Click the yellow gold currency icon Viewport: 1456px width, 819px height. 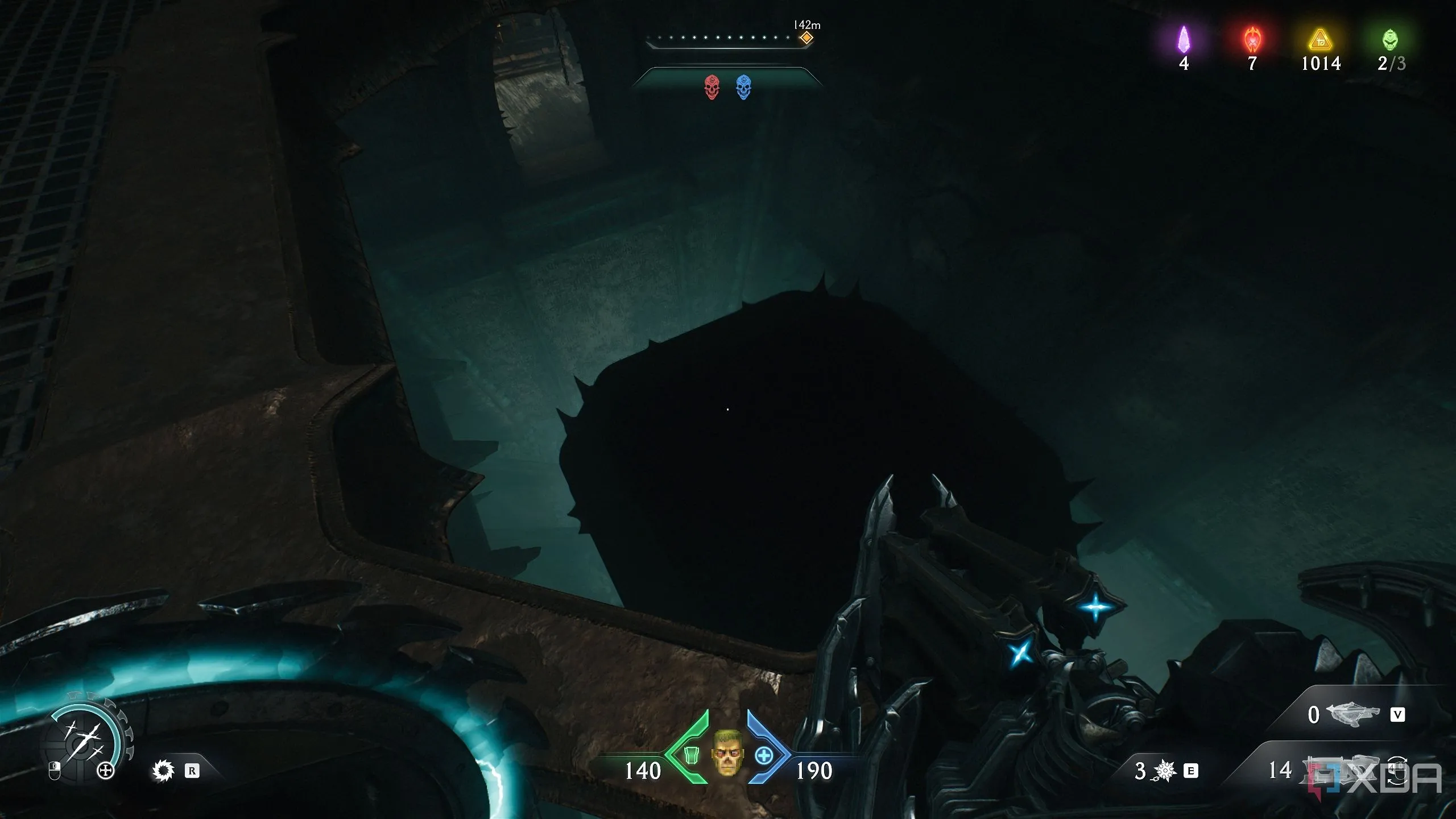(x=1321, y=41)
